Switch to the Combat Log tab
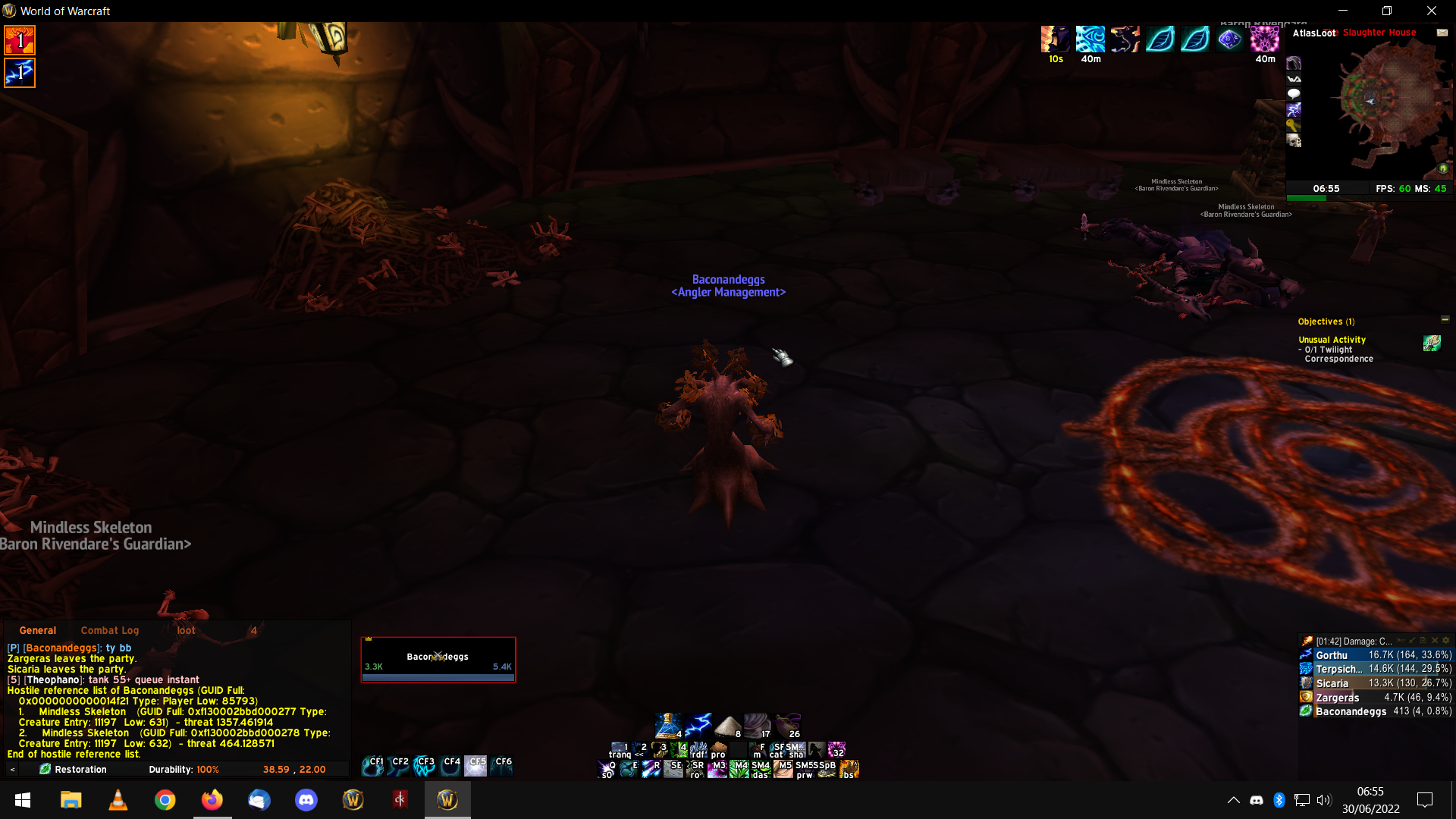 [110, 630]
